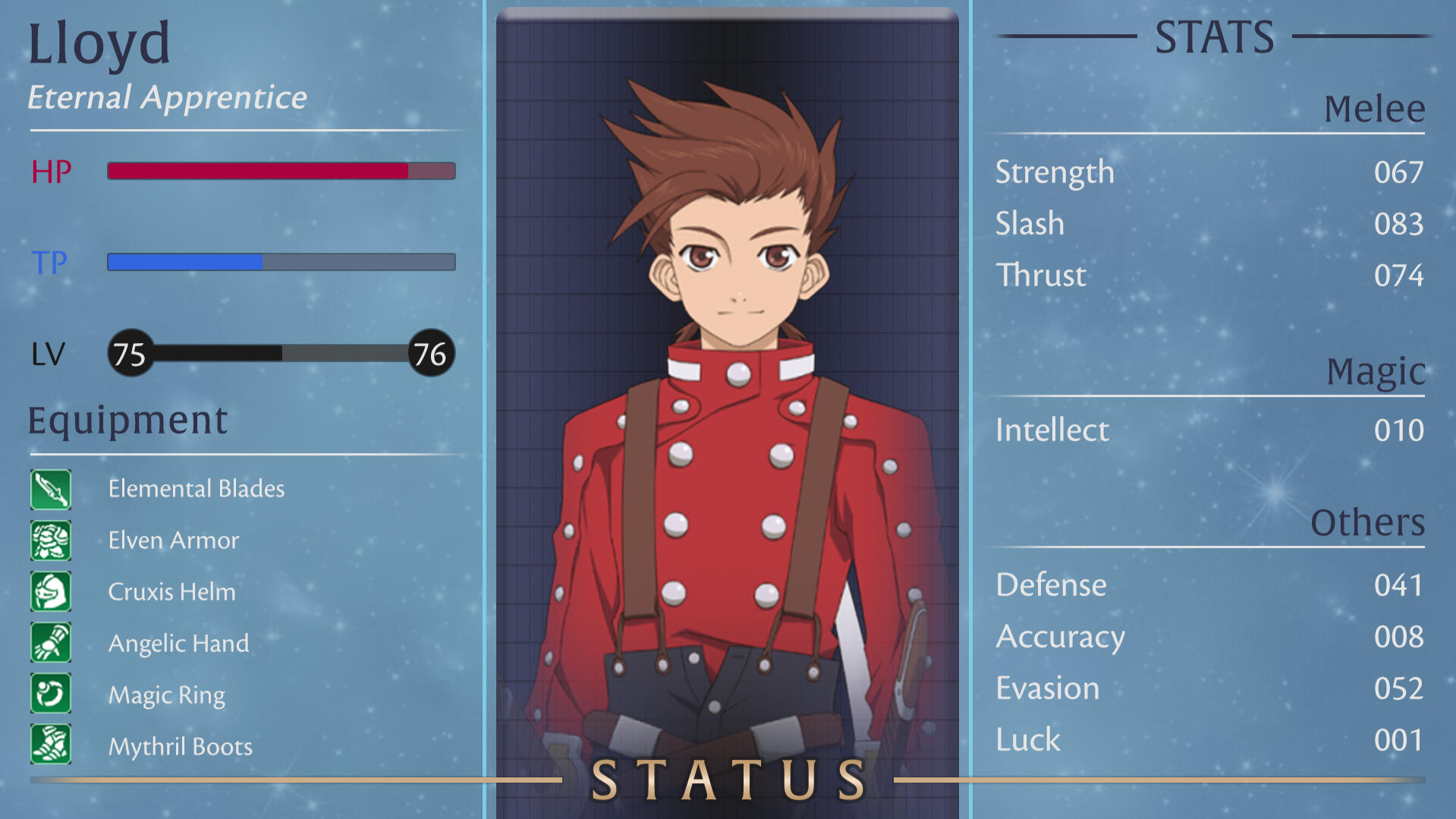Image resolution: width=1456 pixels, height=819 pixels.
Task: Expand the Eternal Apprentice title details
Action: click(x=167, y=97)
